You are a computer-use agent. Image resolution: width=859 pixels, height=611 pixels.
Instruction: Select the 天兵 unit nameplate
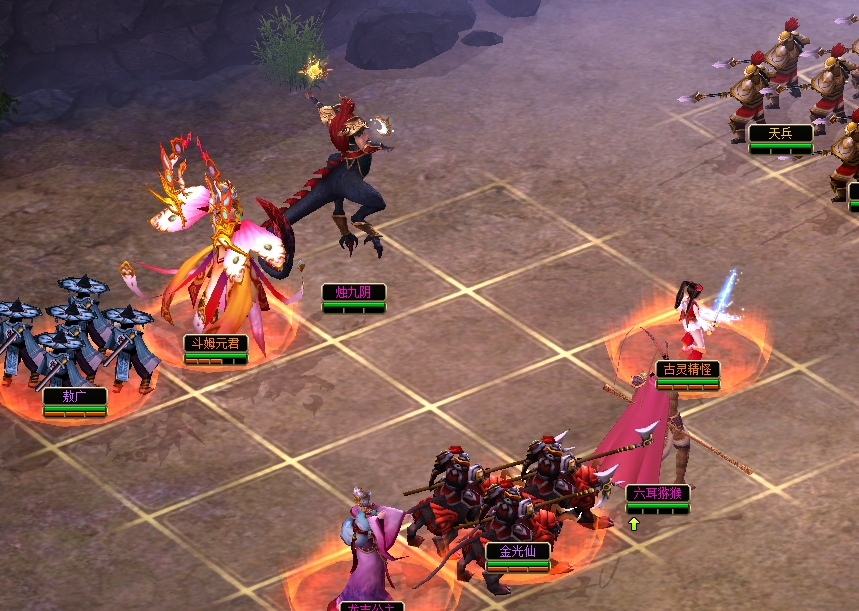click(780, 133)
